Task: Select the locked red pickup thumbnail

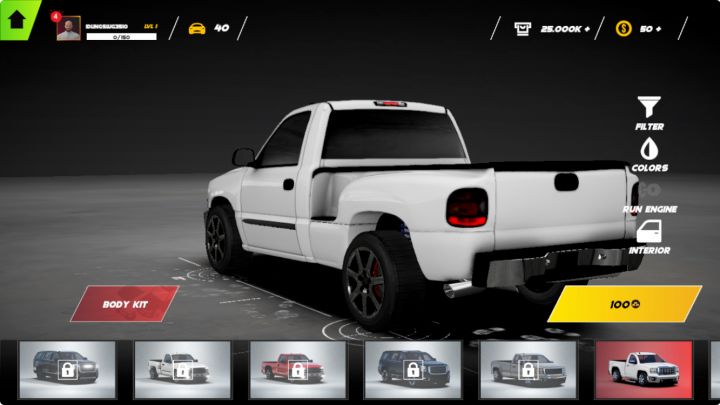Action: pyautogui.click(x=297, y=370)
